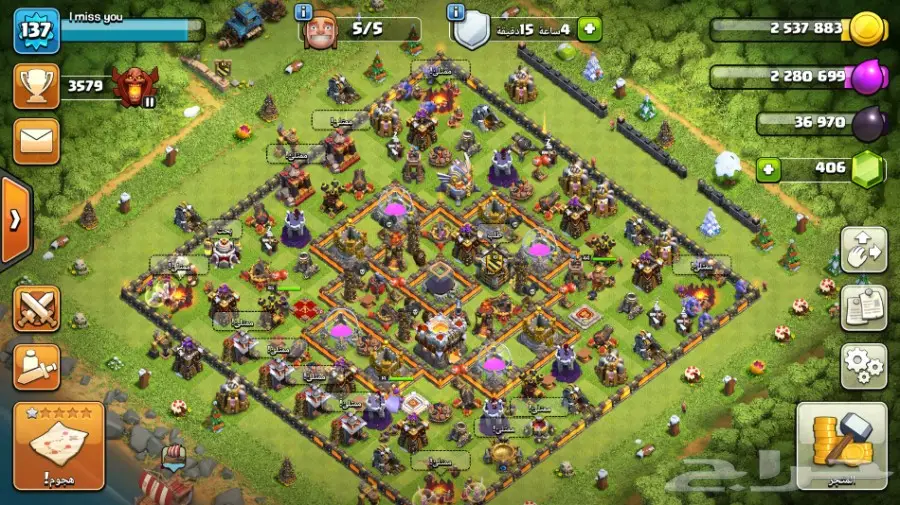This screenshot has width=900, height=505.
Task: Open the village layout editor hand button
Action: coord(864,250)
